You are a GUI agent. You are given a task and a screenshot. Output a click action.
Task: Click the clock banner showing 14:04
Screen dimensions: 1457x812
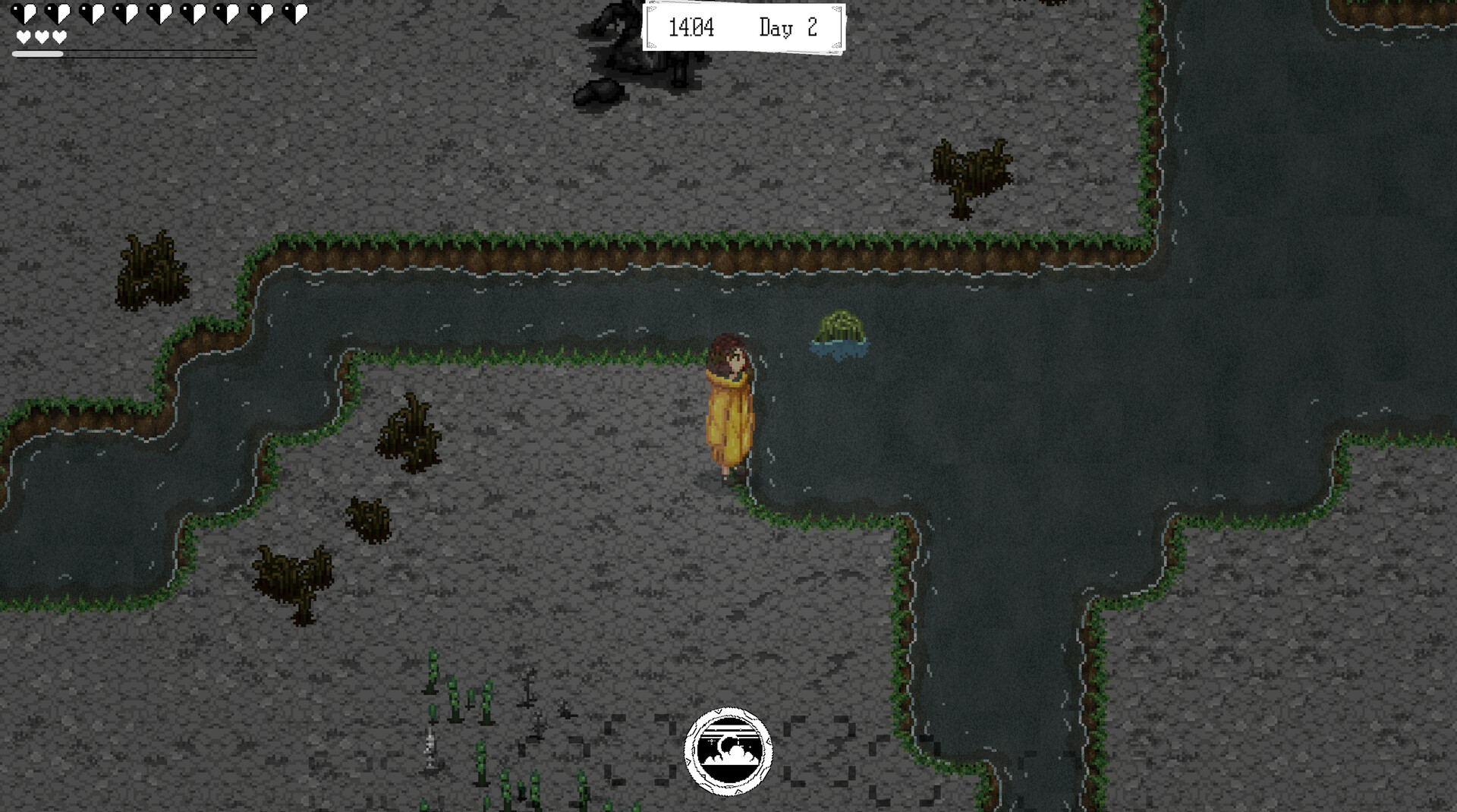pos(744,28)
